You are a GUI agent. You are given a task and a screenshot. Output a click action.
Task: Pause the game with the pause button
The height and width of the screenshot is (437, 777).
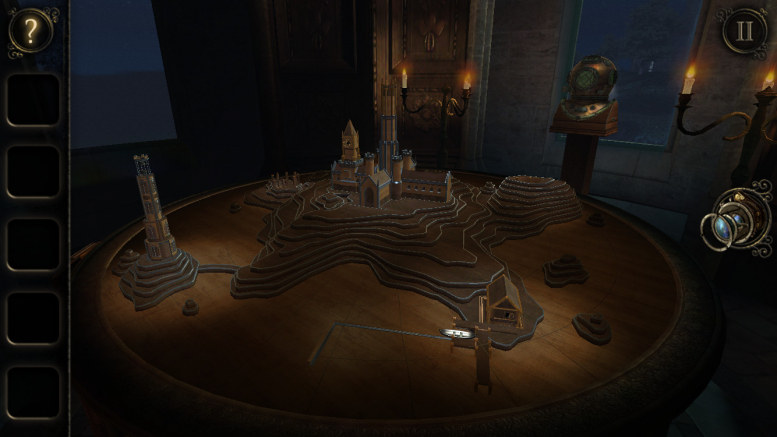(745, 31)
